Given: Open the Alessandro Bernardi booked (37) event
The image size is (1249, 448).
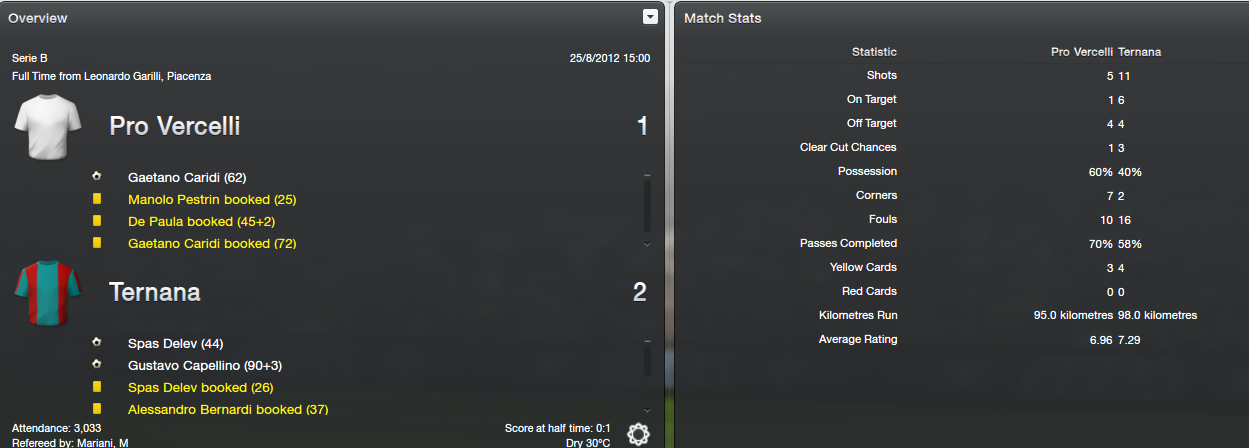Looking at the screenshot, I should (228, 409).
